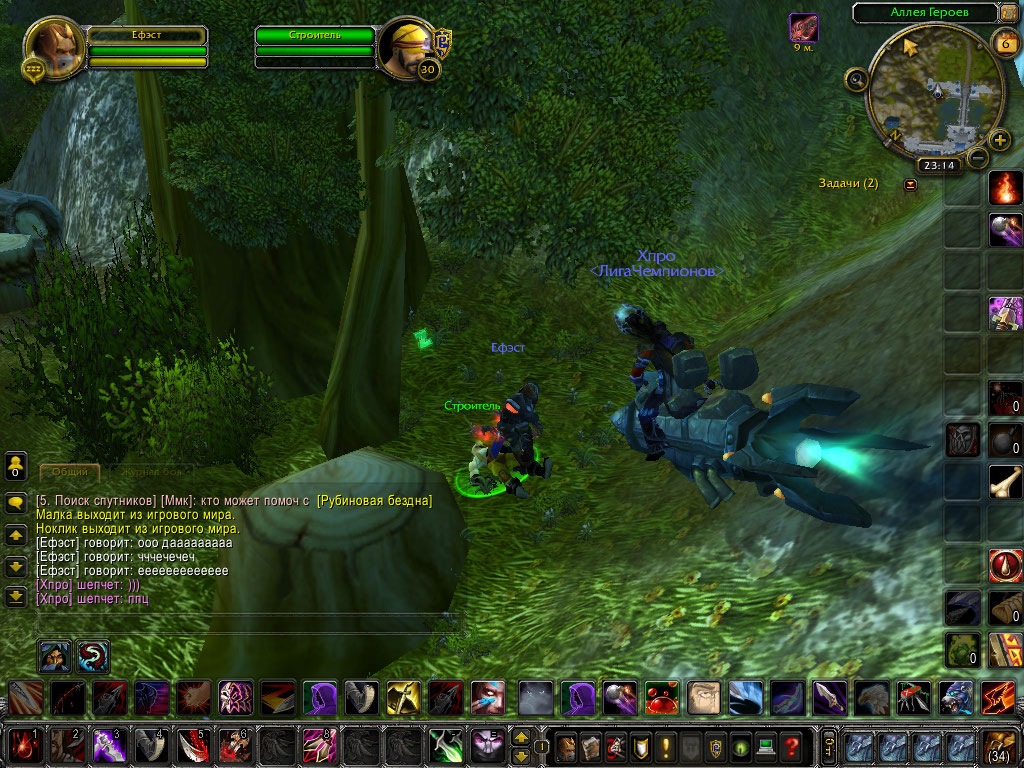Select the Ефэст player portrait
Image resolution: width=1024 pixels, height=768 pixels.
pyautogui.click(x=53, y=45)
